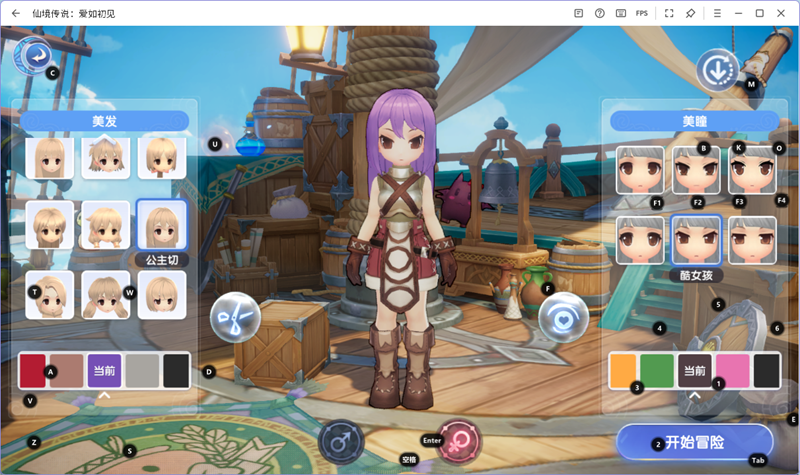Select the pink eye color swatch

coord(732,370)
